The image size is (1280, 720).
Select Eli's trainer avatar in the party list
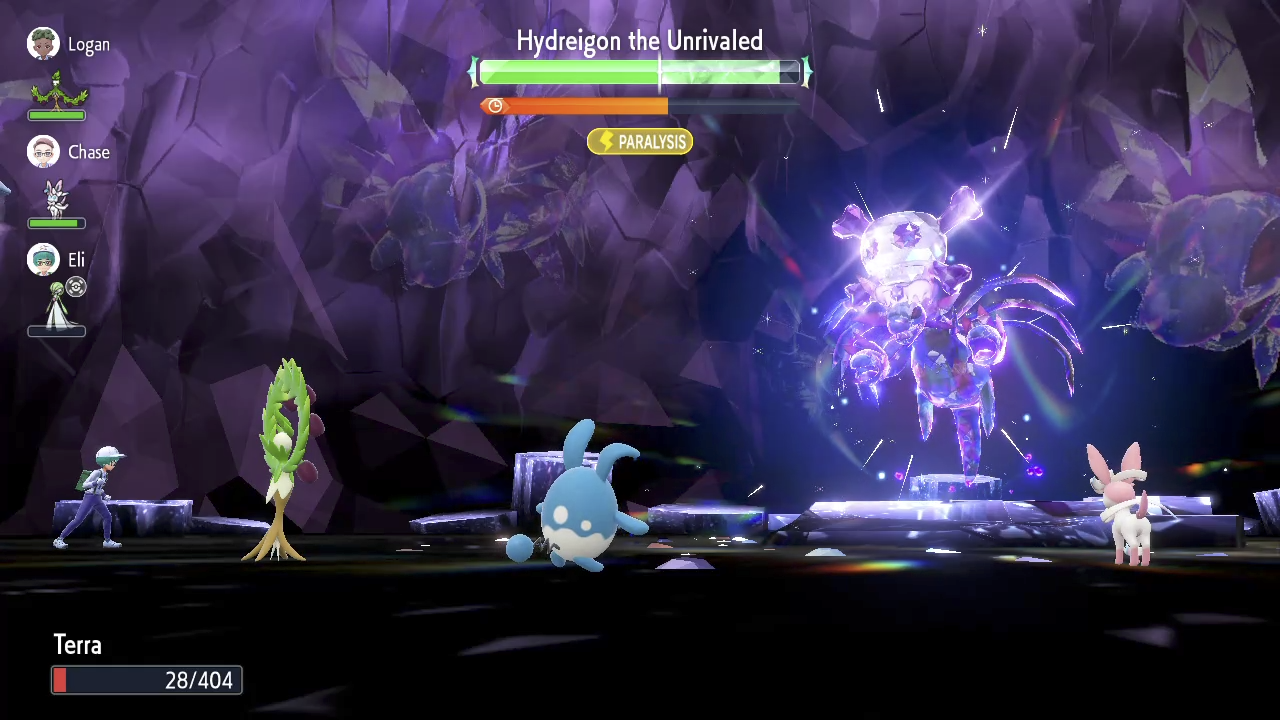click(43, 260)
